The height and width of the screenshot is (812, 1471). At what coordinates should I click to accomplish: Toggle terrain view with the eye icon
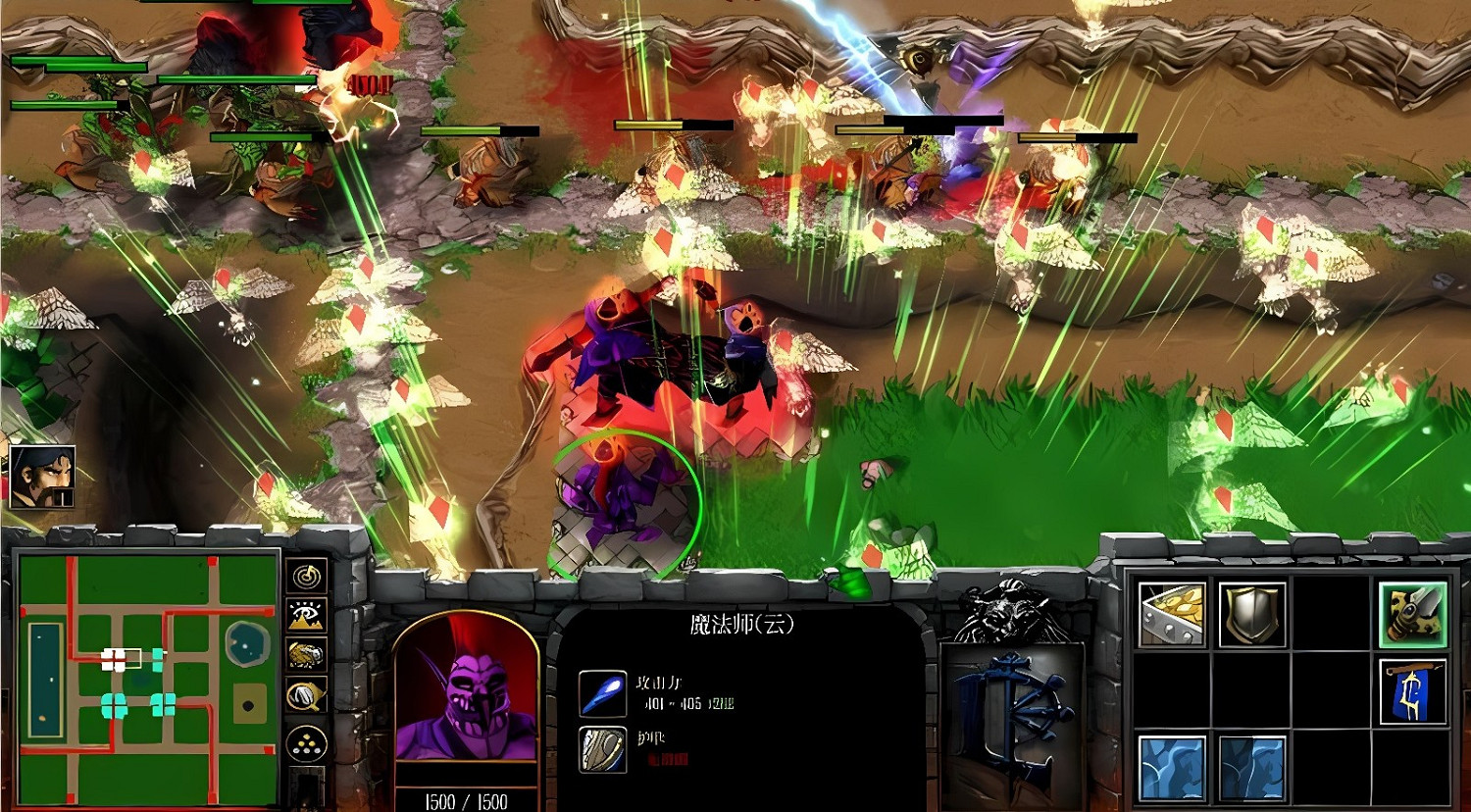[304, 613]
